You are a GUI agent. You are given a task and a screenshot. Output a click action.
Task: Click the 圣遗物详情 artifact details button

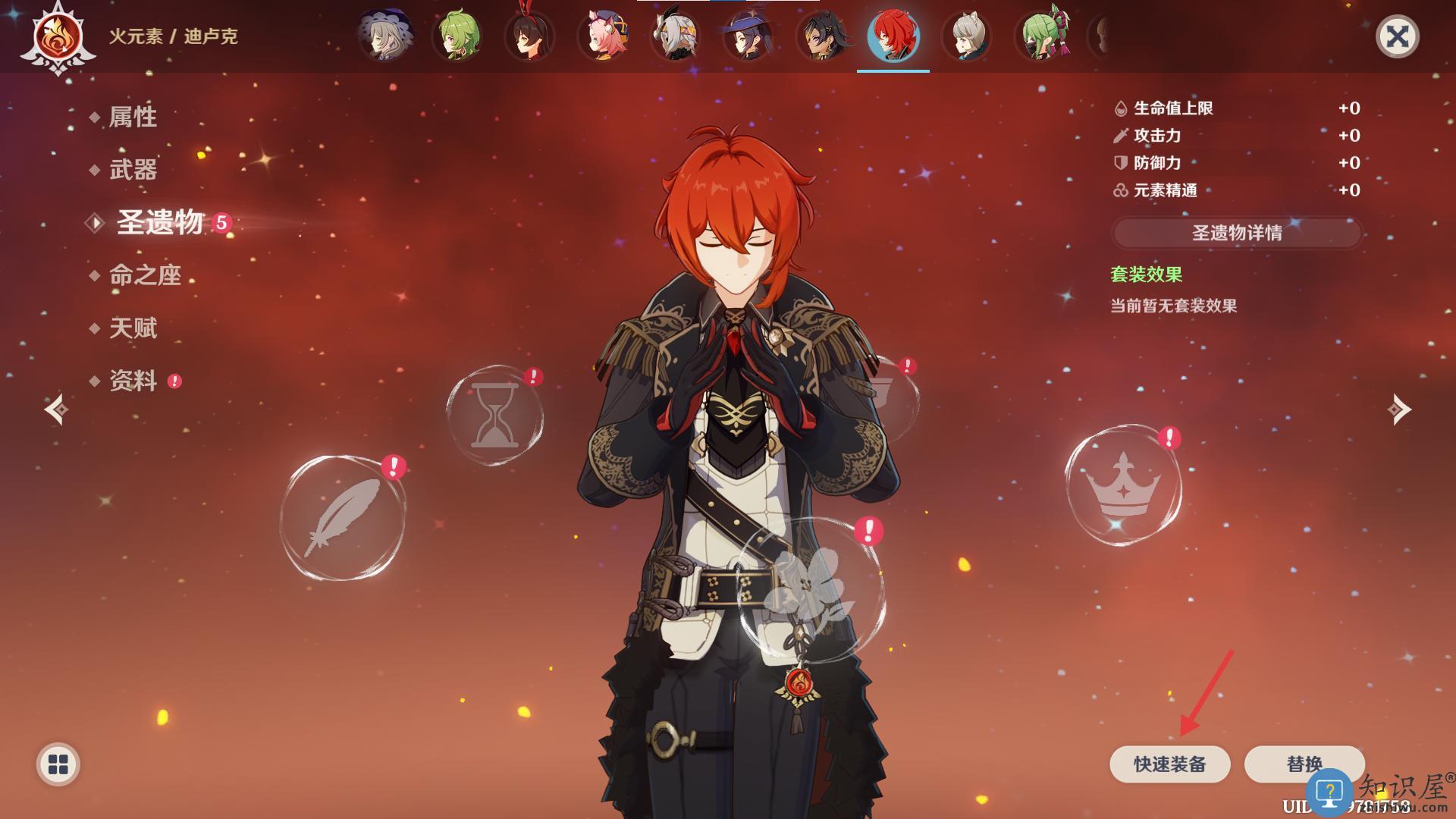[1237, 233]
